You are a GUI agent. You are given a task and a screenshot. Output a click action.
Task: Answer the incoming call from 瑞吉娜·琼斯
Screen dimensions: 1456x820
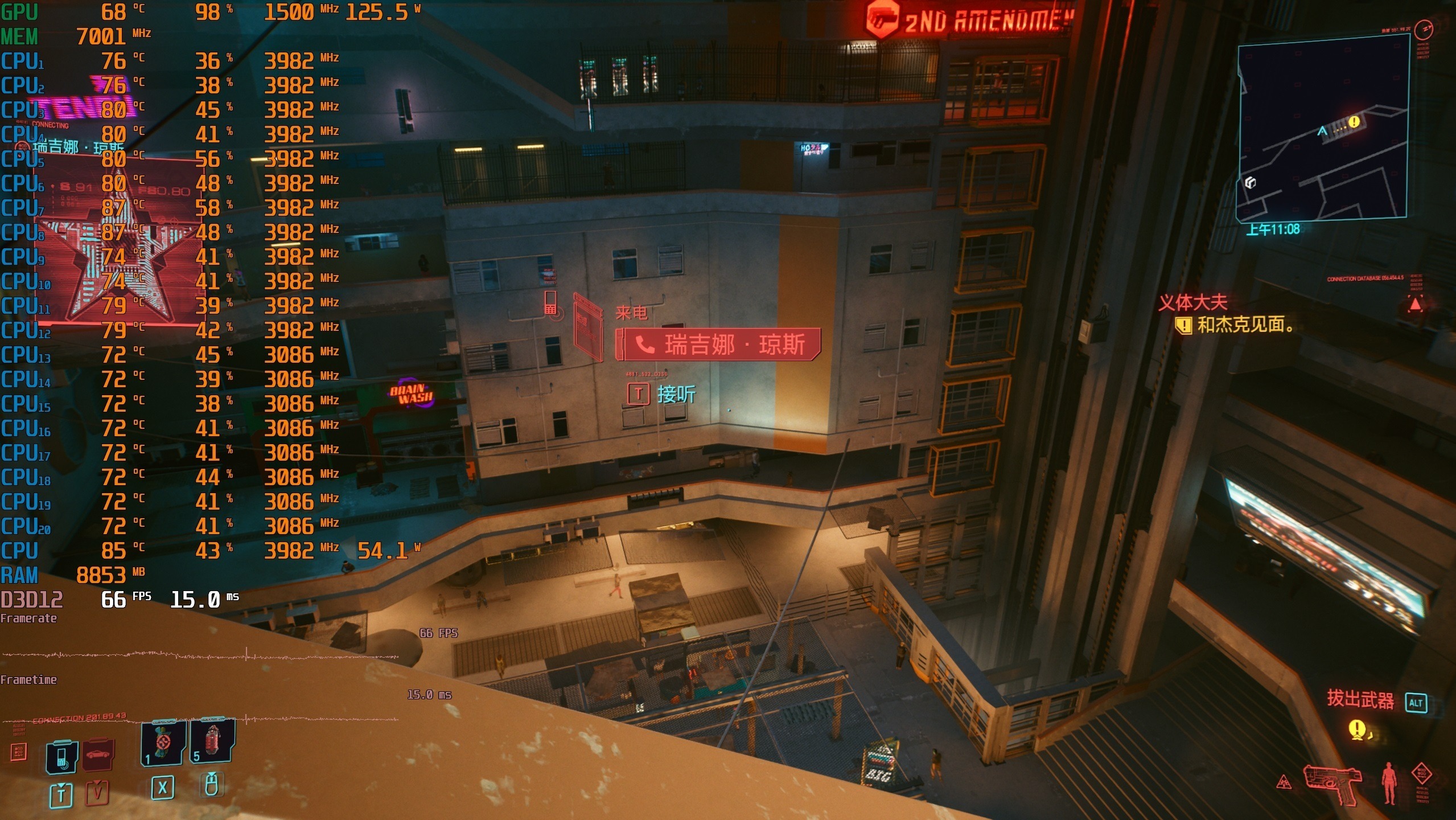(x=718, y=345)
